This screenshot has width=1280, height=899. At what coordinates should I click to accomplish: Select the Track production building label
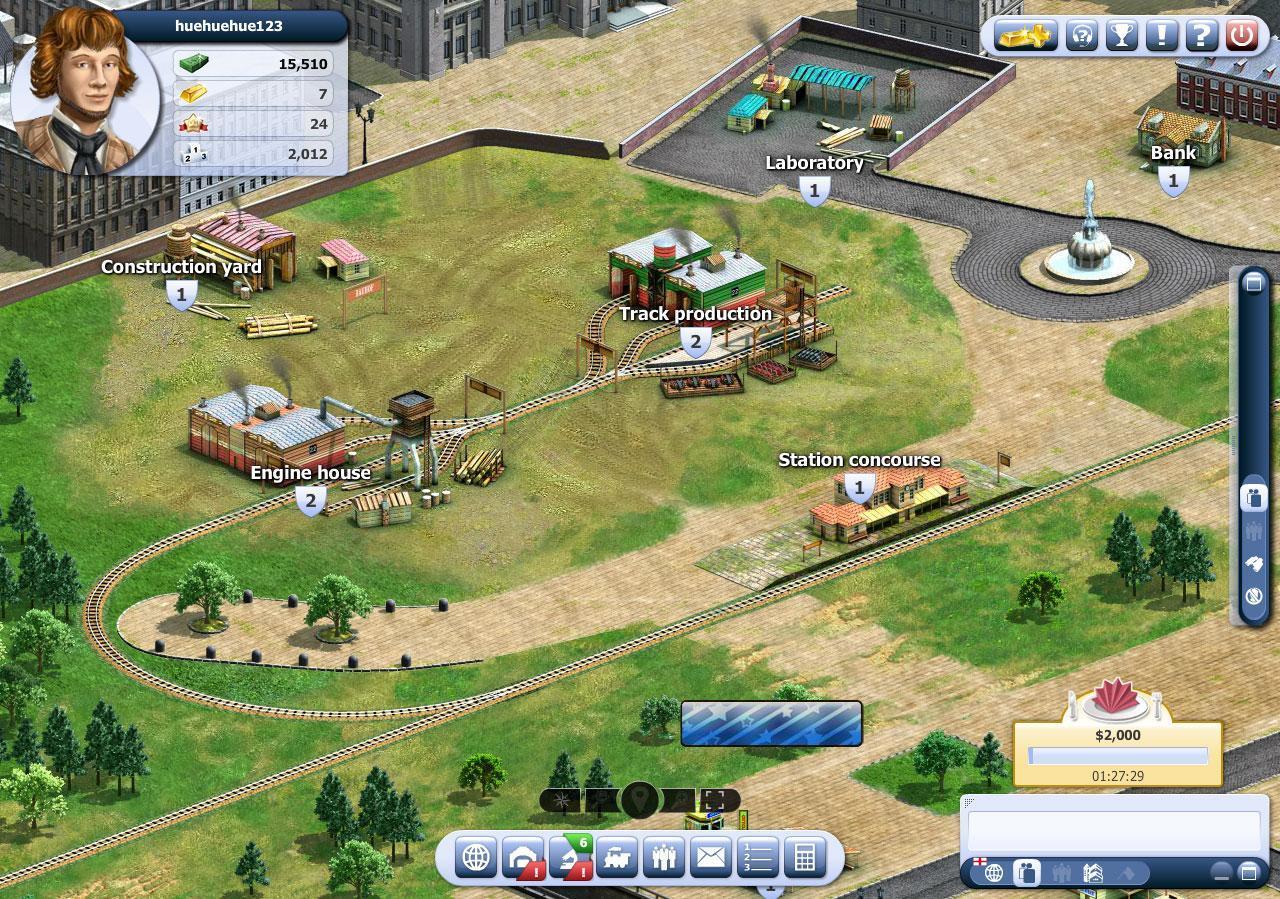tap(695, 314)
